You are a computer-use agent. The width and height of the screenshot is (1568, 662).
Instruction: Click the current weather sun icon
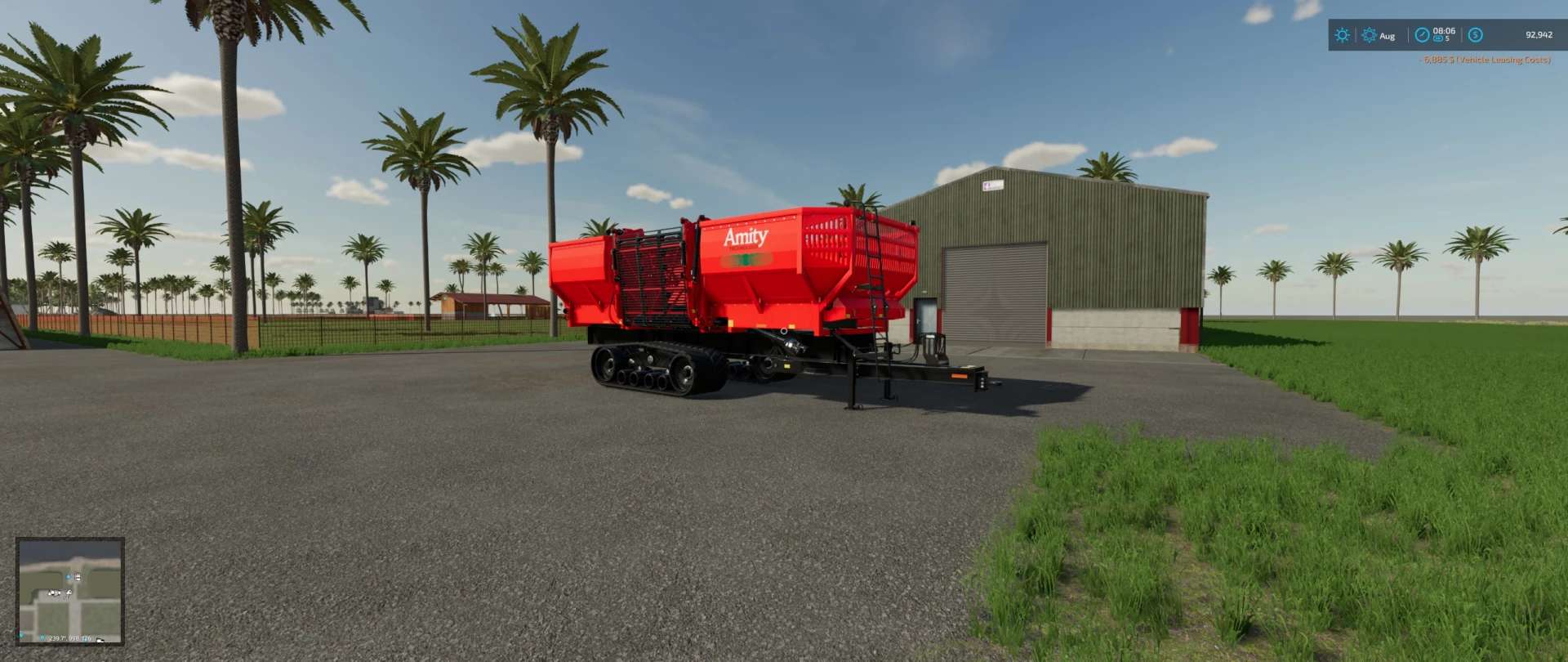(x=1343, y=35)
